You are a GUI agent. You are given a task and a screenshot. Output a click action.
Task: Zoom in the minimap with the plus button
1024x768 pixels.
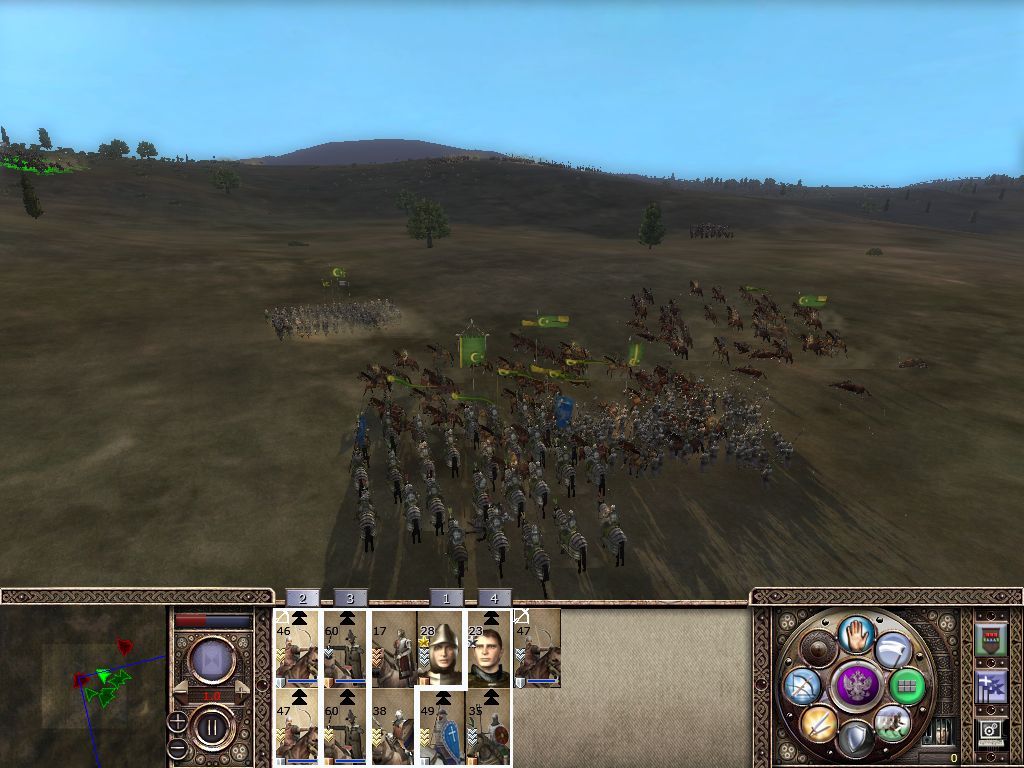point(177,721)
